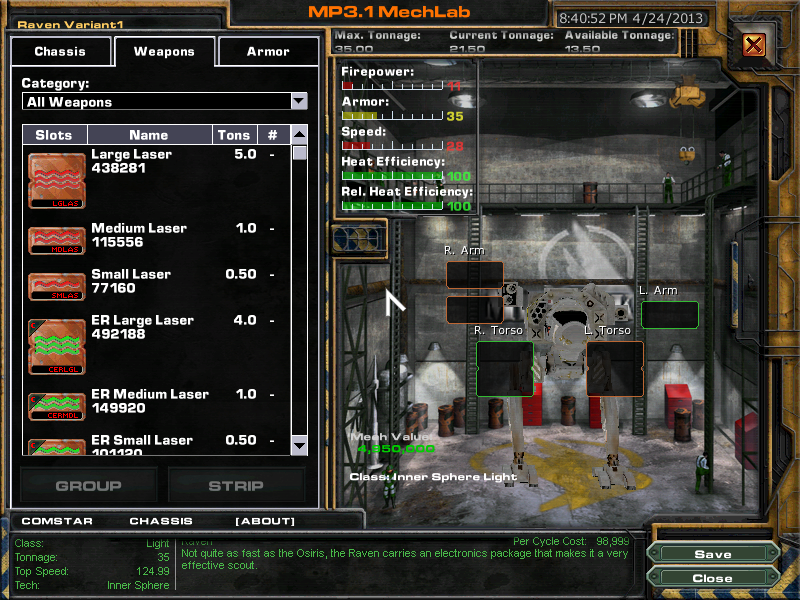This screenshot has height=600, width=800.
Task: Open the All Weapons category dropdown
Action: (298, 101)
